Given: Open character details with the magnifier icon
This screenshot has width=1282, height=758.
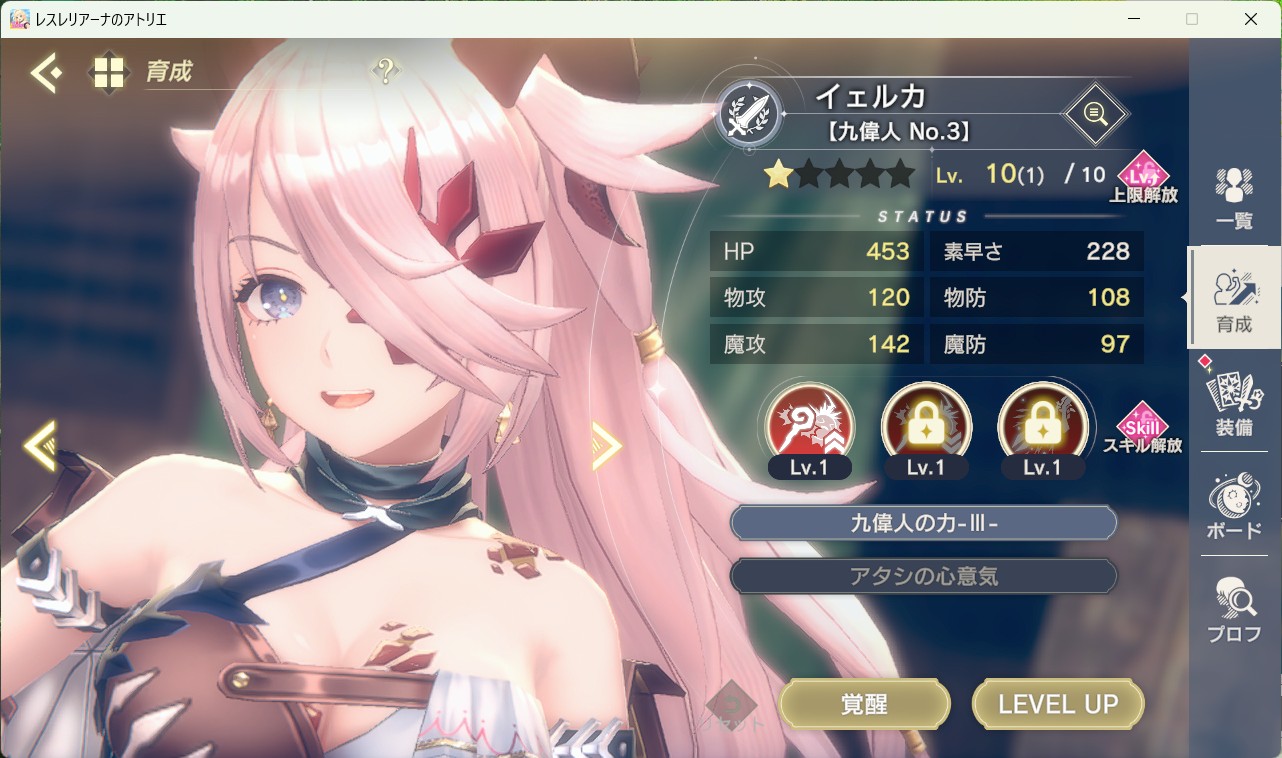Looking at the screenshot, I should [1095, 114].
